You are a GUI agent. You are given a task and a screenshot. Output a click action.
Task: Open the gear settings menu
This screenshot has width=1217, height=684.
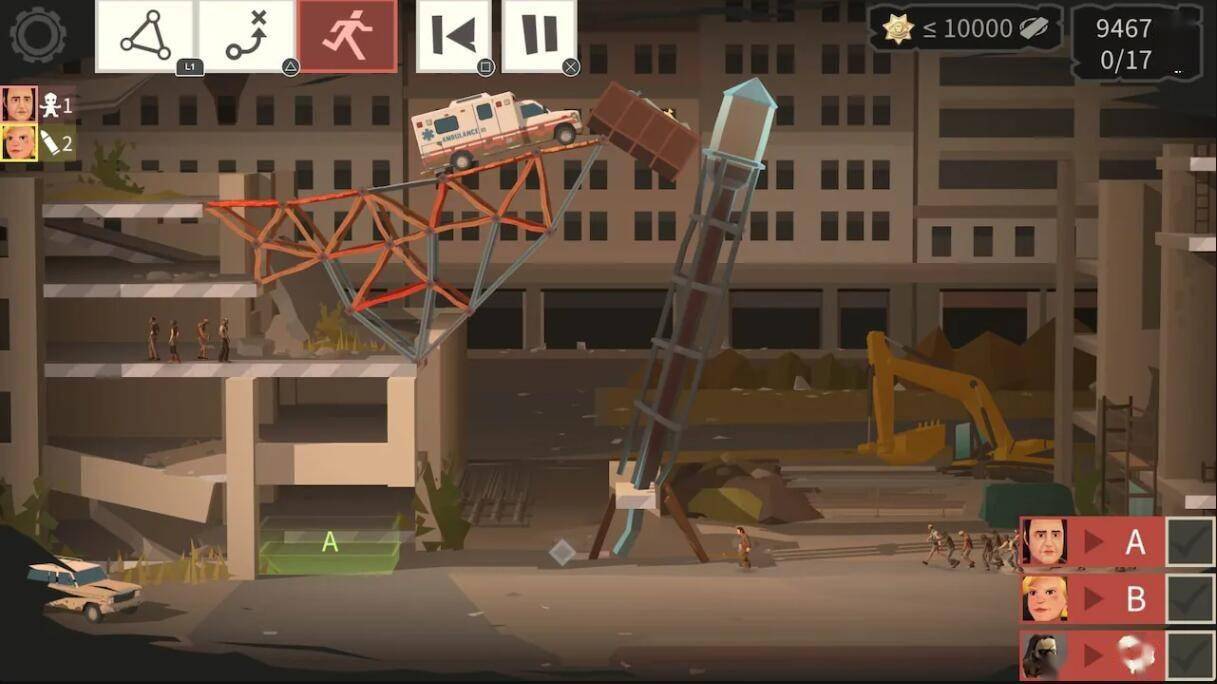(37, 36)
